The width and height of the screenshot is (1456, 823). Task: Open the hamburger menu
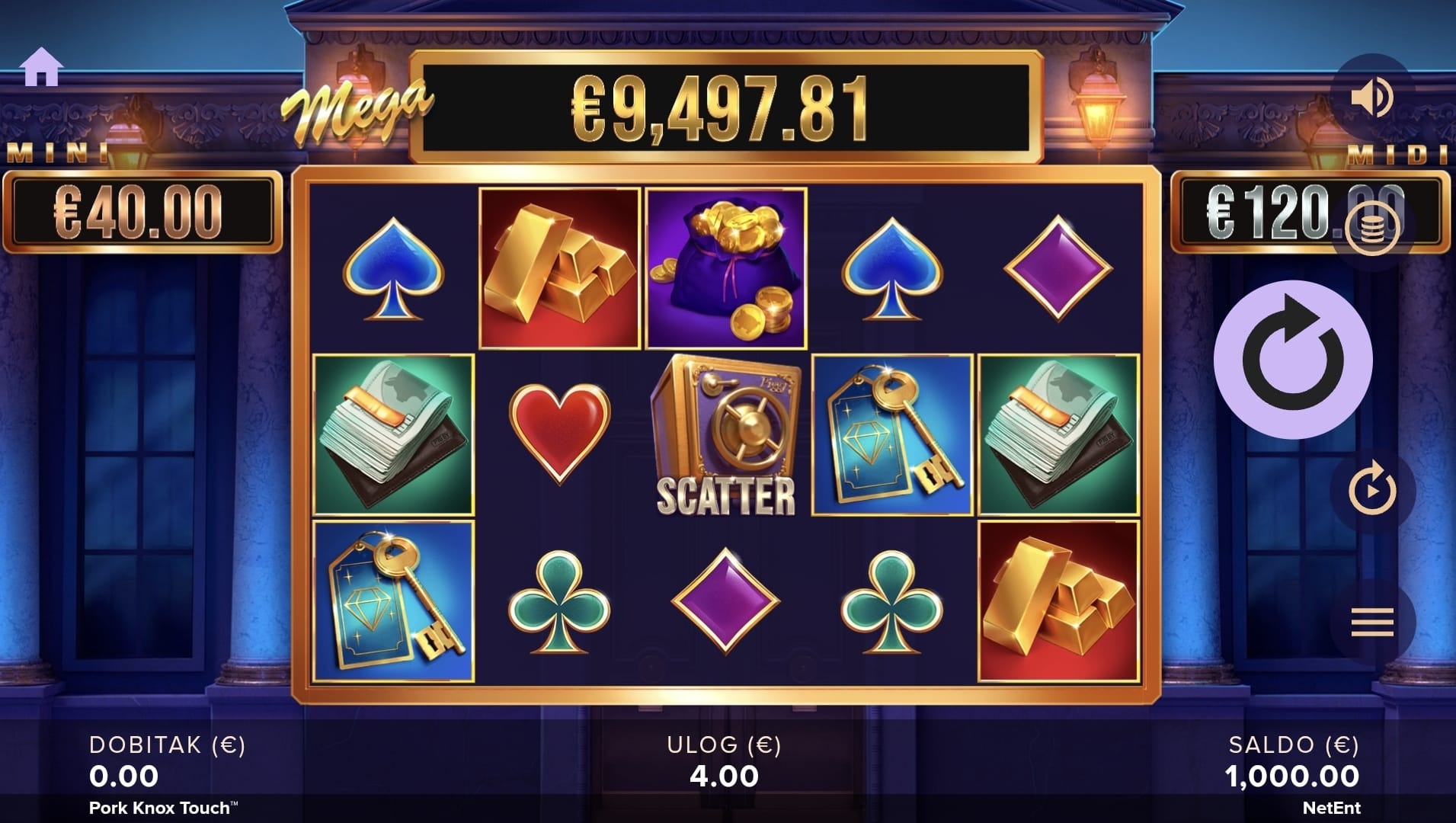point(1372,623)
